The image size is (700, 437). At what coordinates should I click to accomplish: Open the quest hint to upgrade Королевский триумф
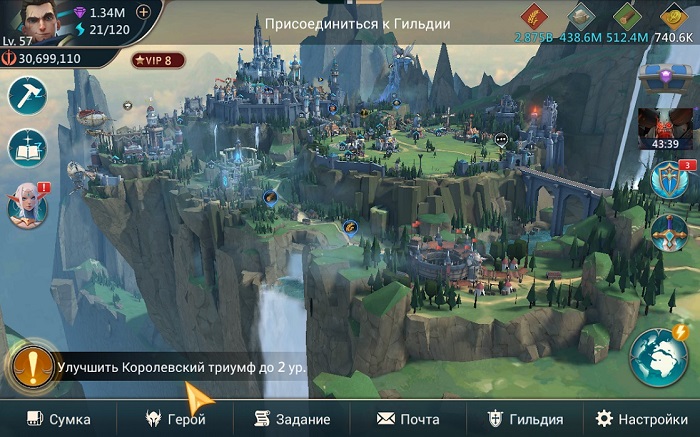point(180,367)
